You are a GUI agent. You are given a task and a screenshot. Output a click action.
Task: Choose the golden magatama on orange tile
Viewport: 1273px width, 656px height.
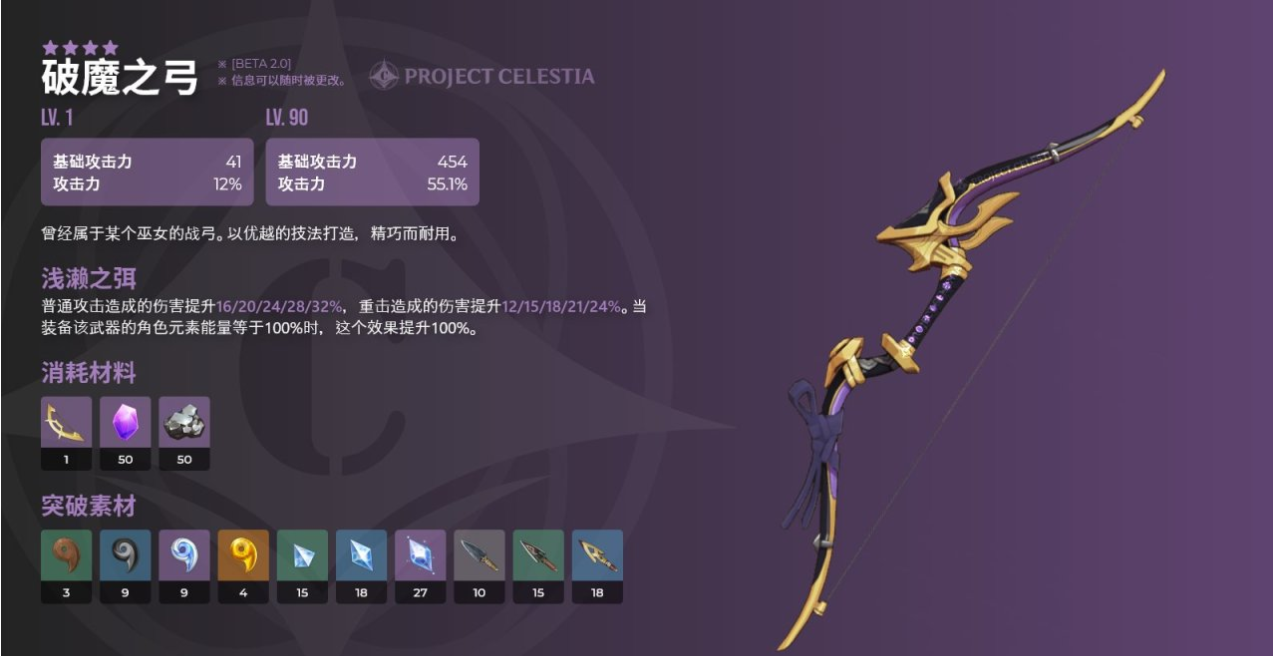tap(243, 555)
